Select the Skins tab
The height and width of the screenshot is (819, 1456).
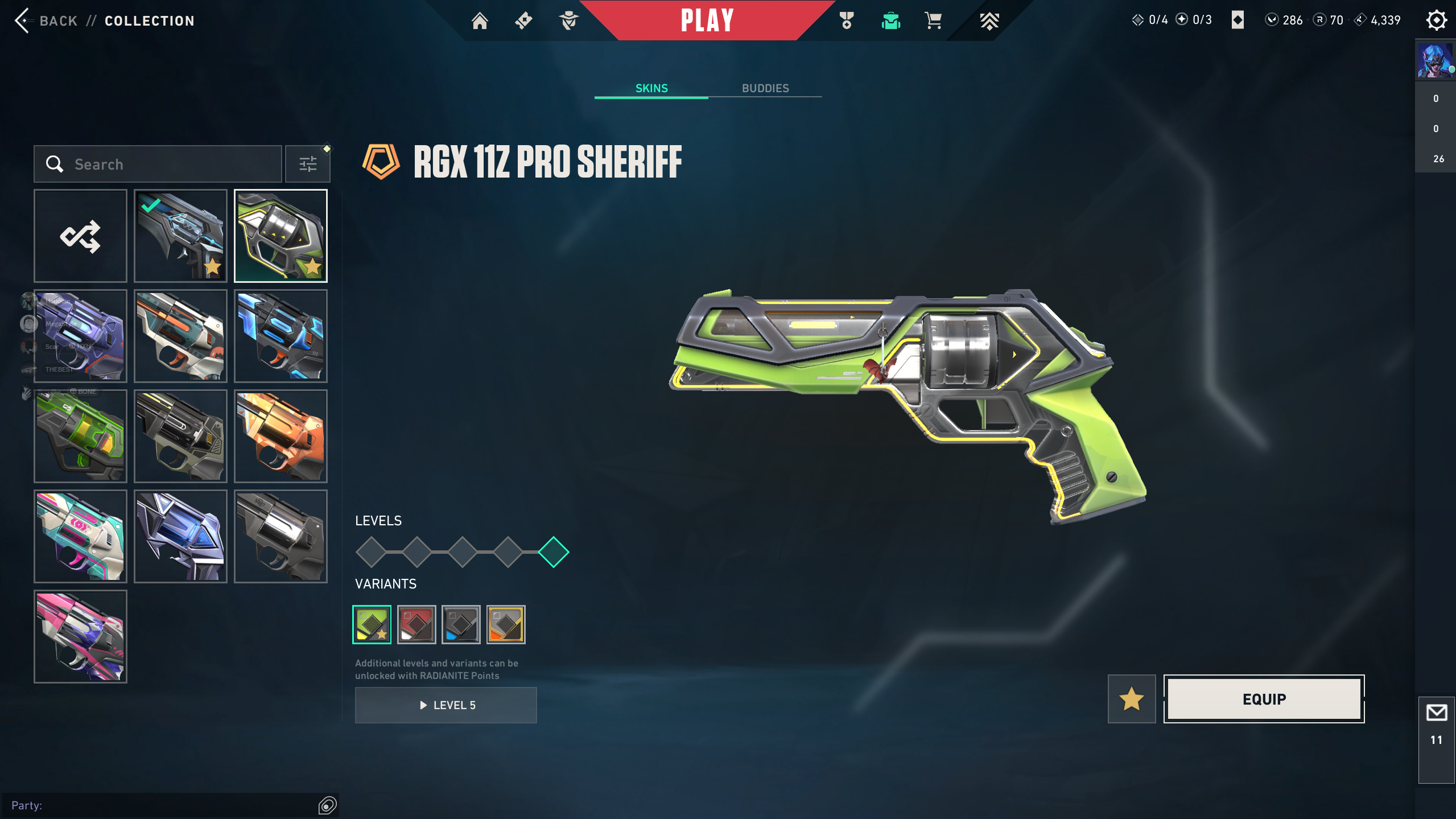coord(651,88)
